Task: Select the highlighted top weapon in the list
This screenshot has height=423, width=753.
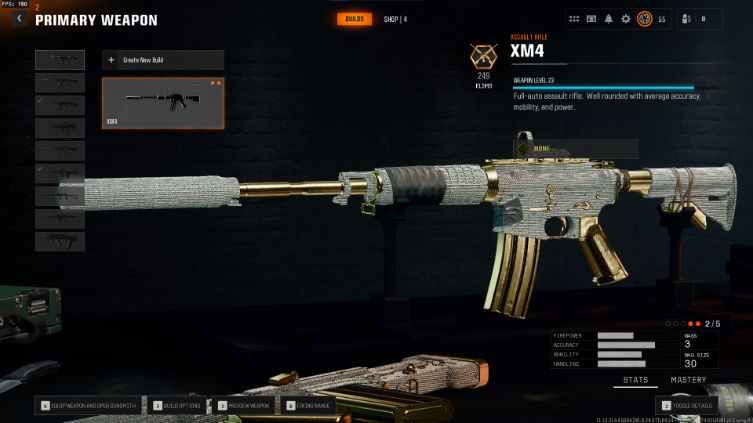Action: pos(60,60)
